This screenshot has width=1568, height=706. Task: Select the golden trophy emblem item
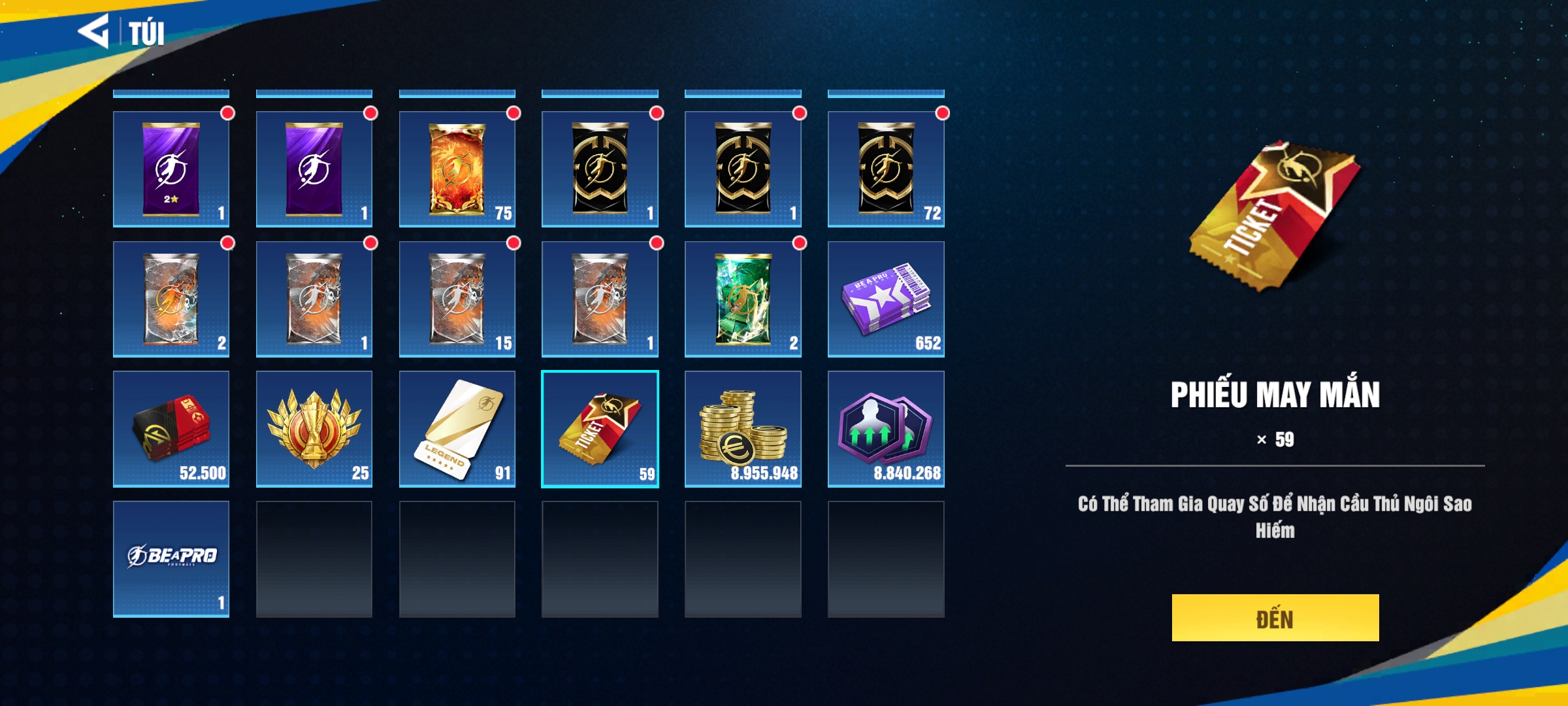[314, 429]
